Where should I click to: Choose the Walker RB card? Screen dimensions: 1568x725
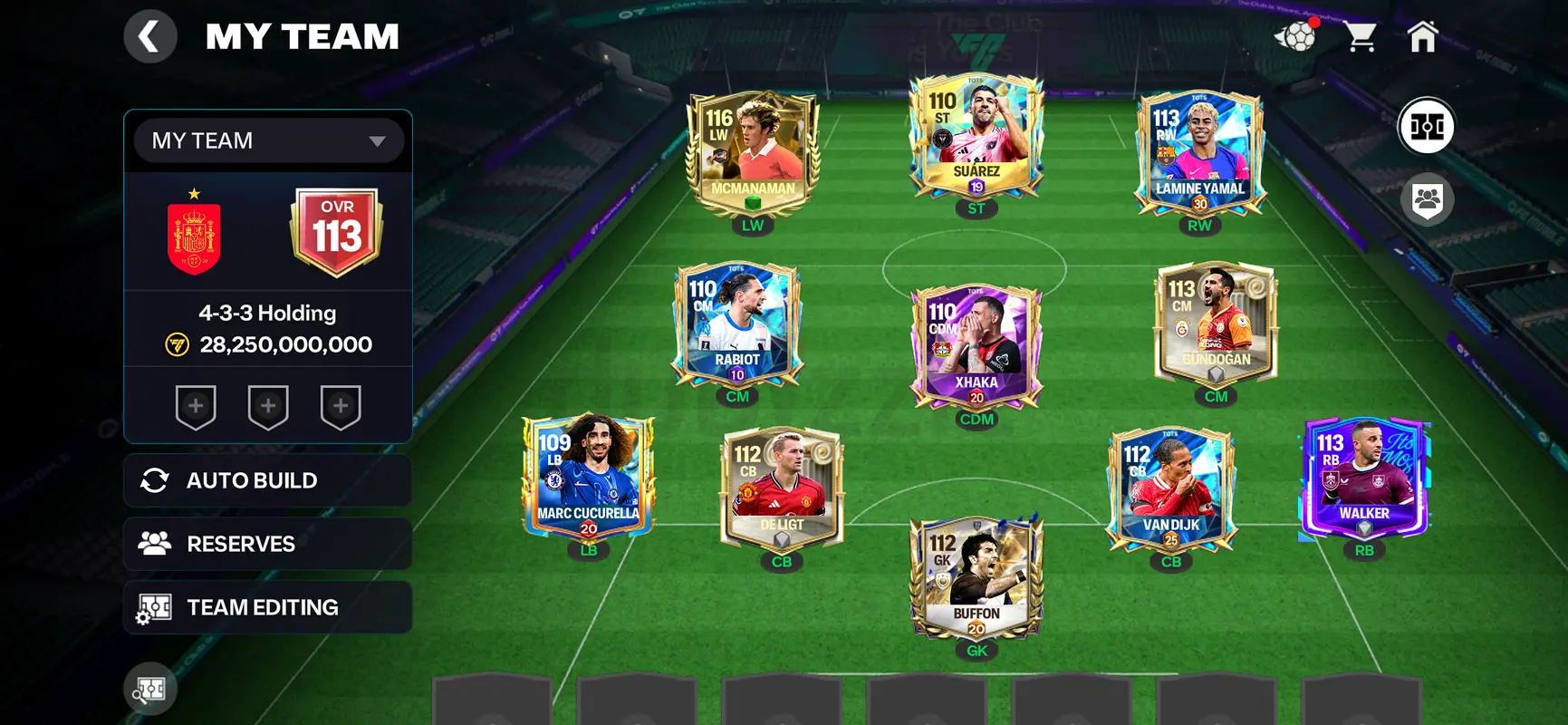pyautogui.click(x=1364, y=478)
